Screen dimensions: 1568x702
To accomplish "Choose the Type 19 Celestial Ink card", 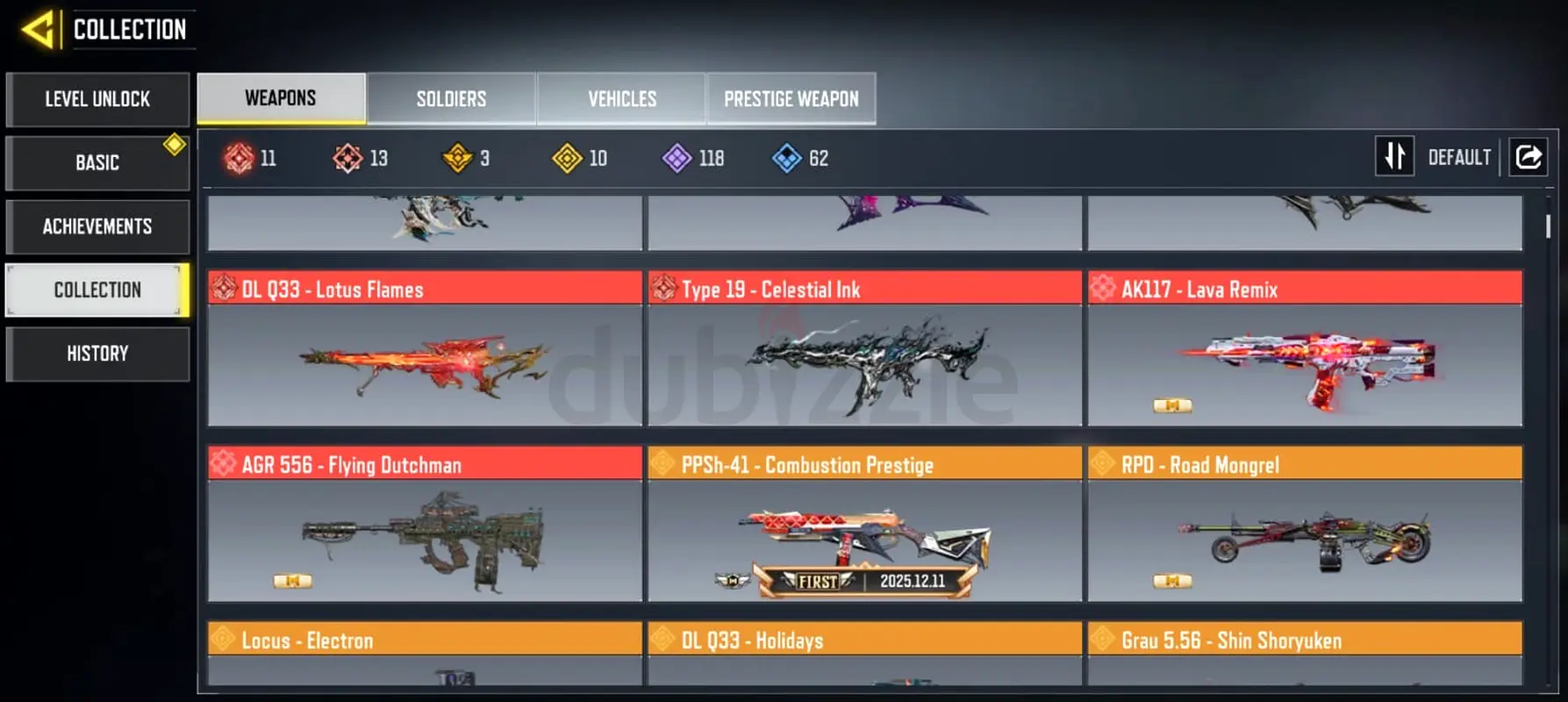I will [x=864, y=349].
